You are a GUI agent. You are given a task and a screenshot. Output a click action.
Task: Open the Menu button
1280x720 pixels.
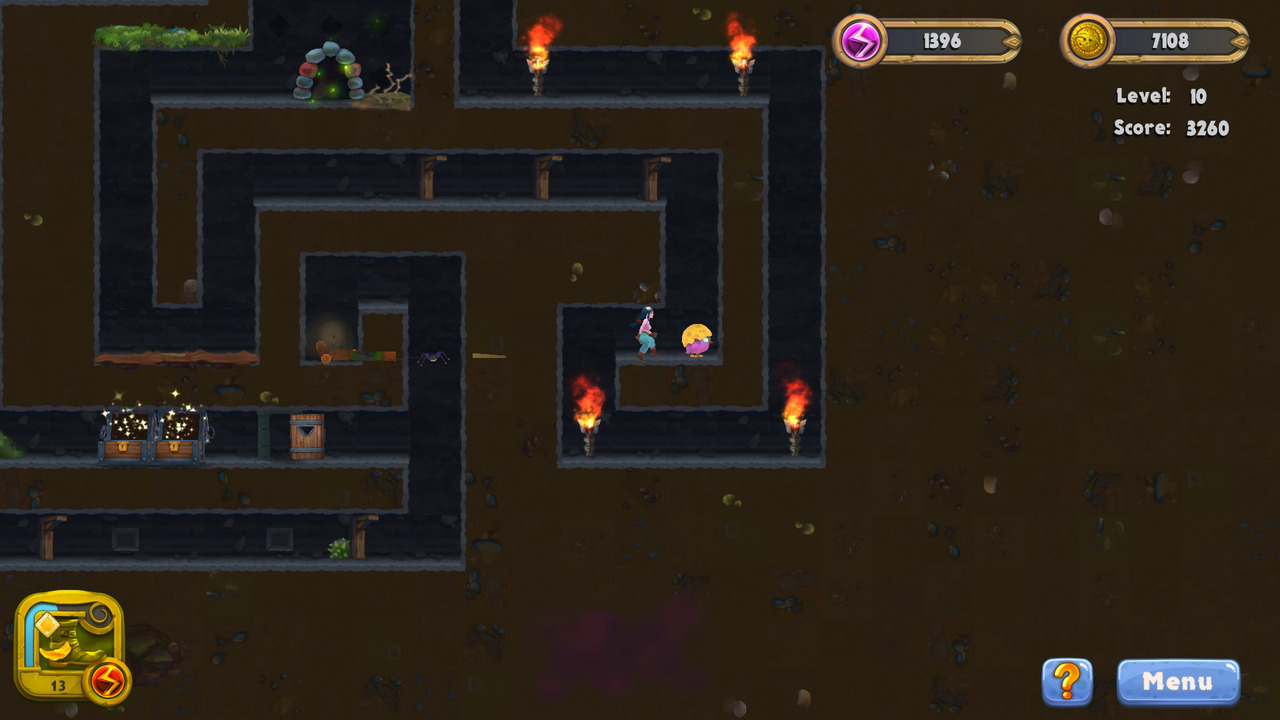1177,682
